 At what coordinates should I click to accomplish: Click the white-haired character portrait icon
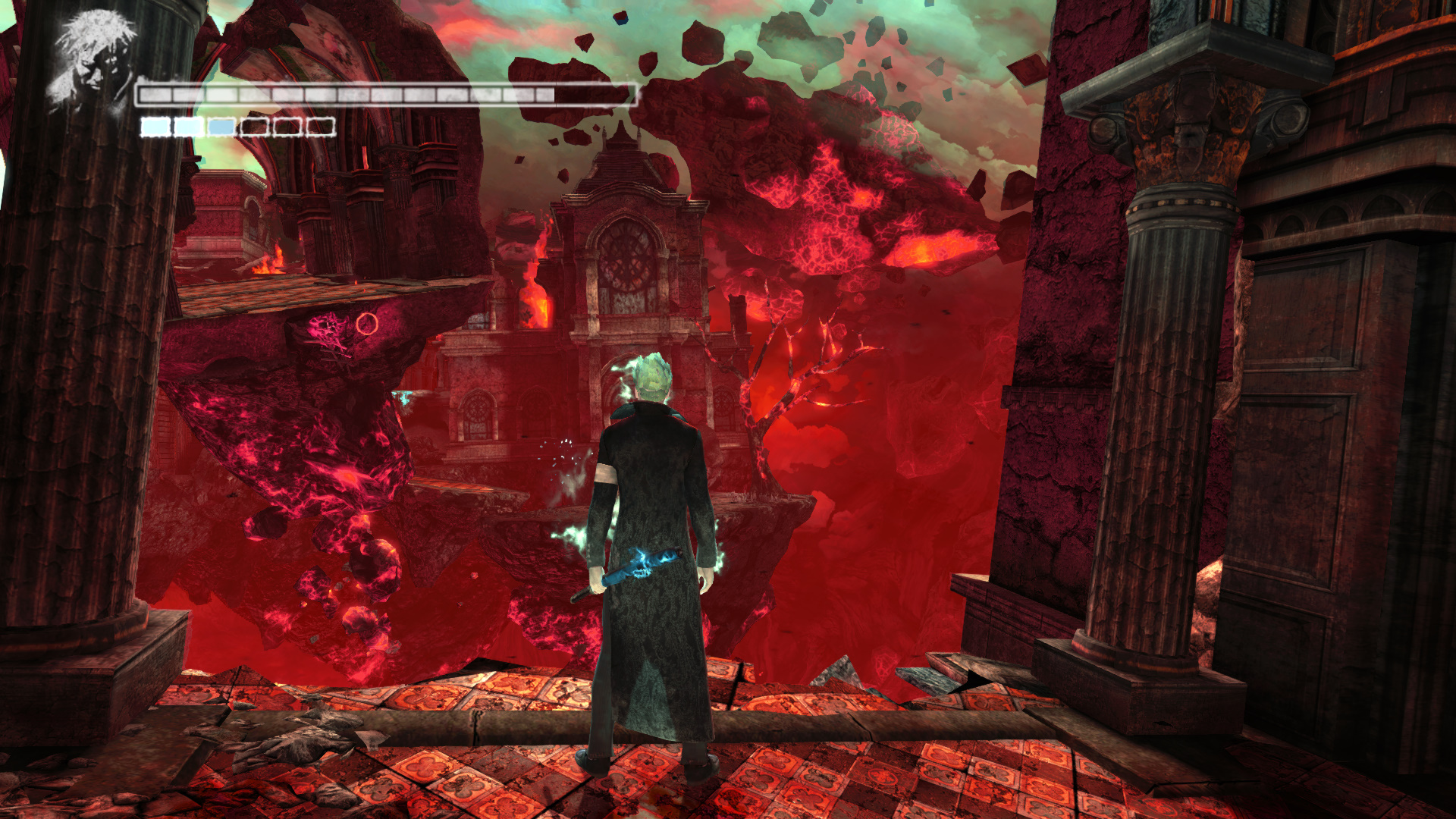coord(91,59)
